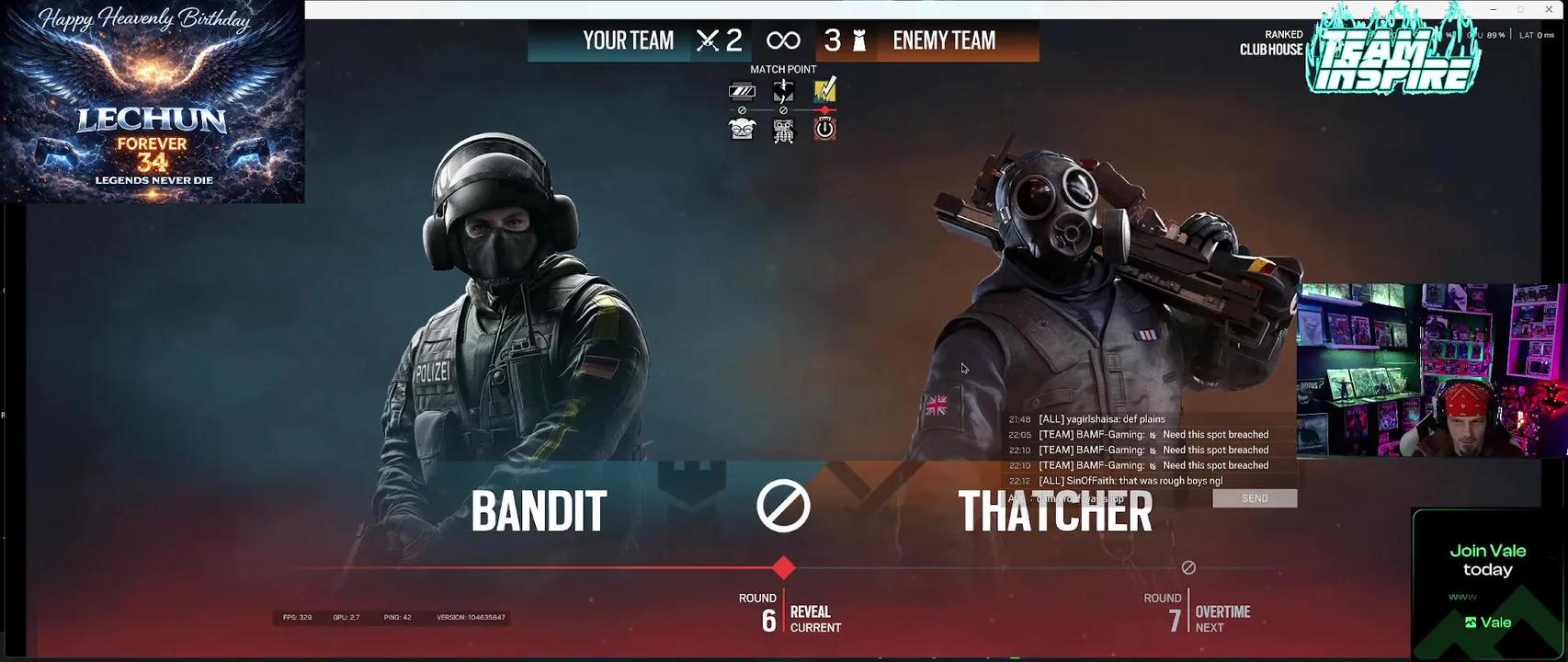This screenshot has height=662, width=1568.
Task: Click the red diamond marker at Round 6 on timeline
Action: 783,568
